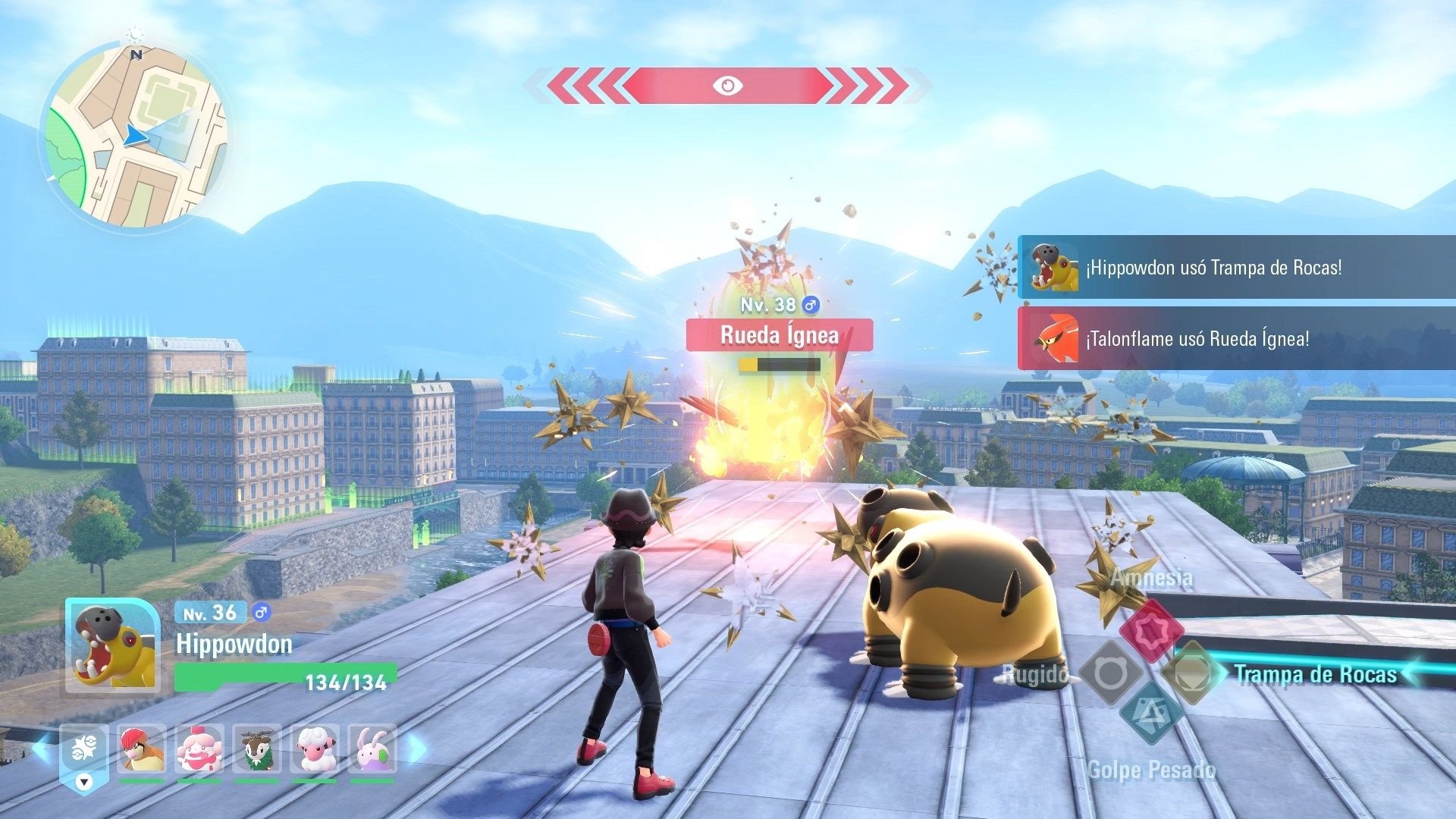Switch to Flaaffy in the party
Image resolution: width=1456 pixels, height=819 pixels.
[x=315, y=748]
